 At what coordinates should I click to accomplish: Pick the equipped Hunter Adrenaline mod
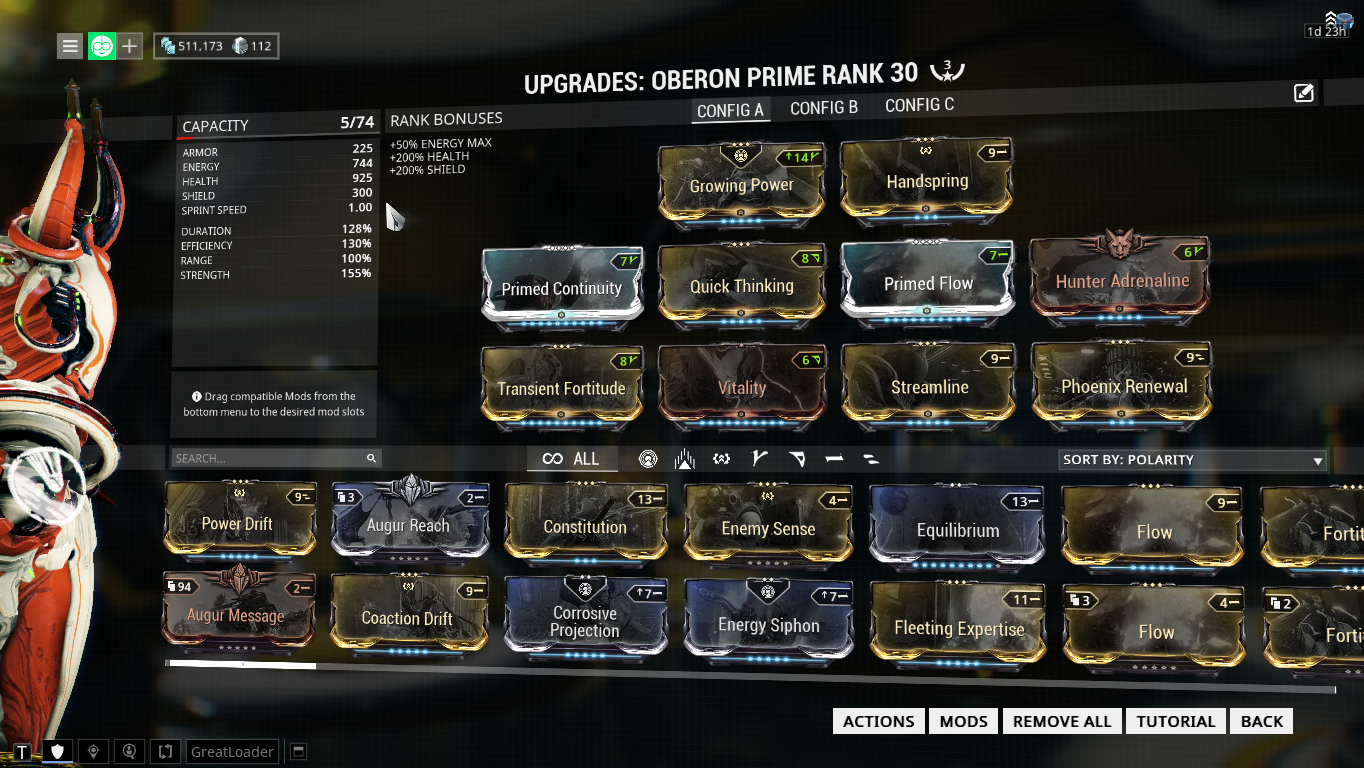pos(1122,279)
